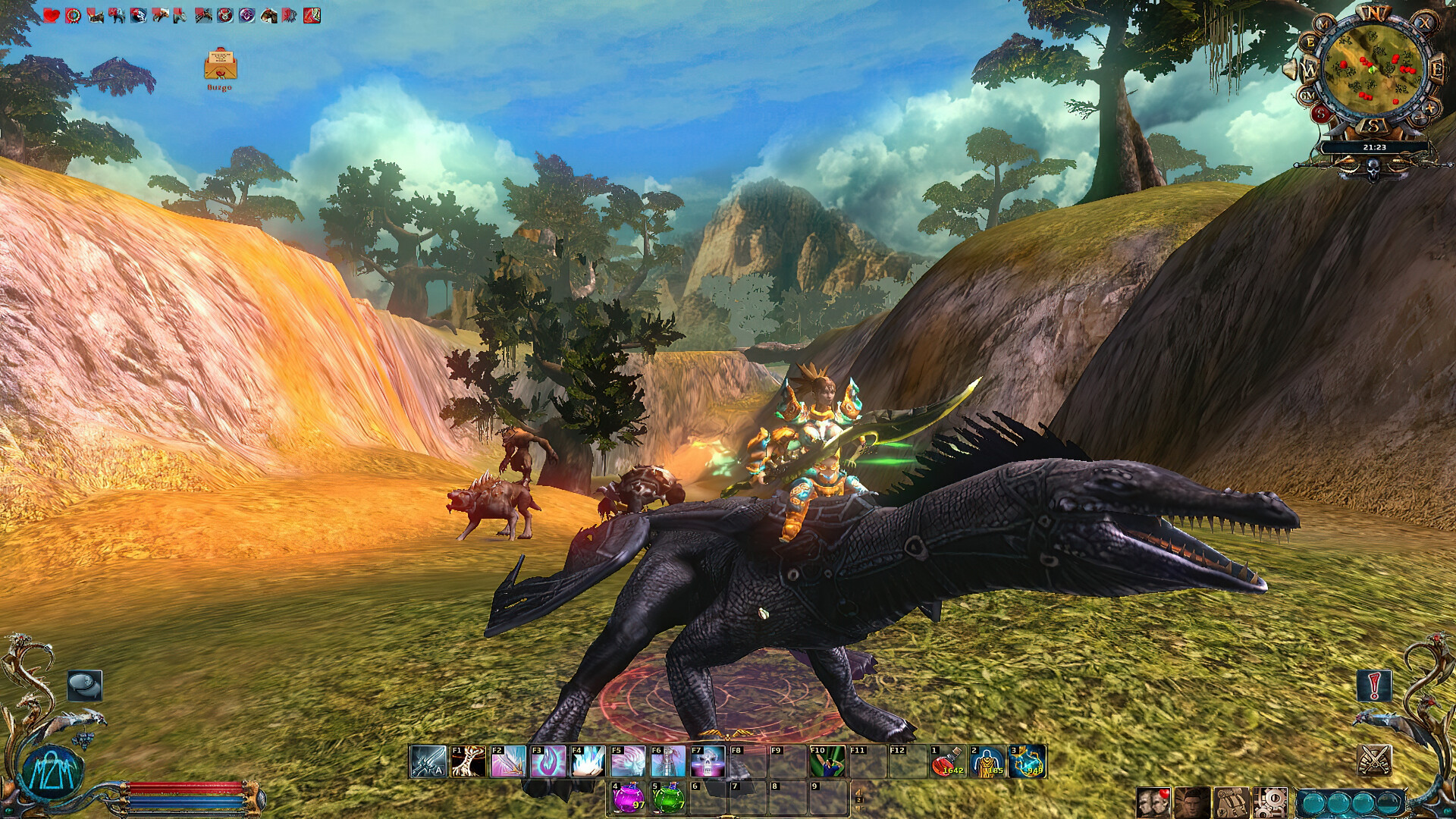Image resolution: width=1456 pixels, height=819 pixels.
Task: Open the chat bubble button
Action: pos(83,685)
